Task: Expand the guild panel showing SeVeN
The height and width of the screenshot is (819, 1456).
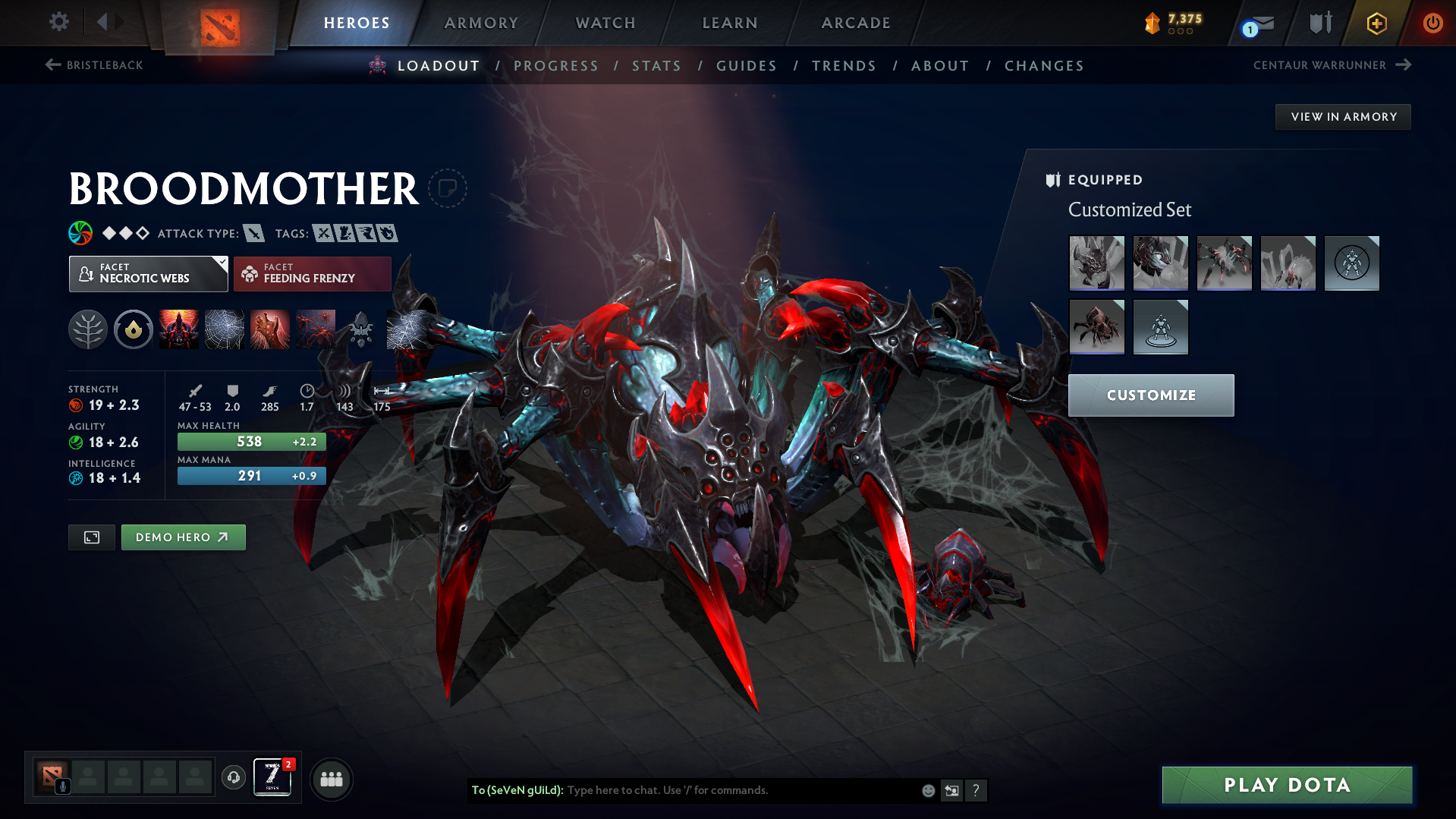Action: (x=271, y=778)
